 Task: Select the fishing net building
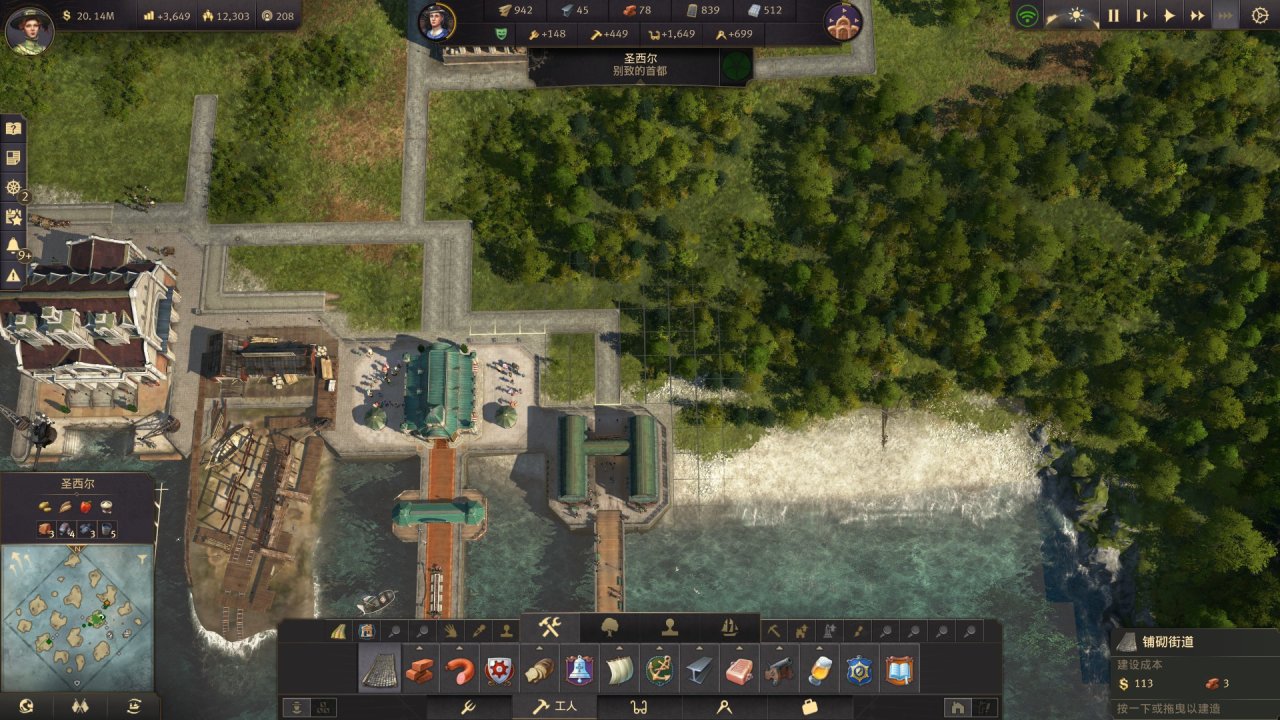[x=380, y=669]
